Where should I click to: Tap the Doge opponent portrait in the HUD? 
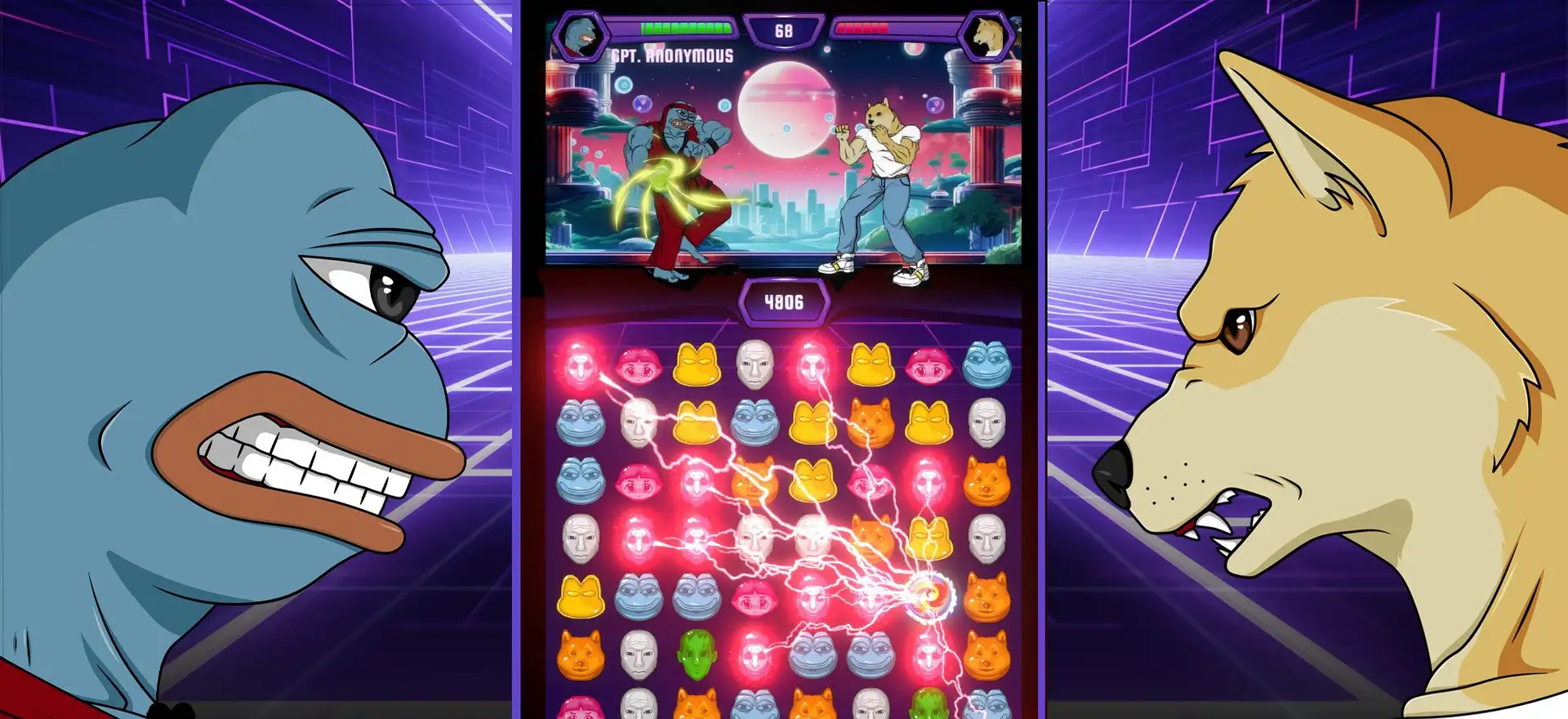click(x=986, y=35)
